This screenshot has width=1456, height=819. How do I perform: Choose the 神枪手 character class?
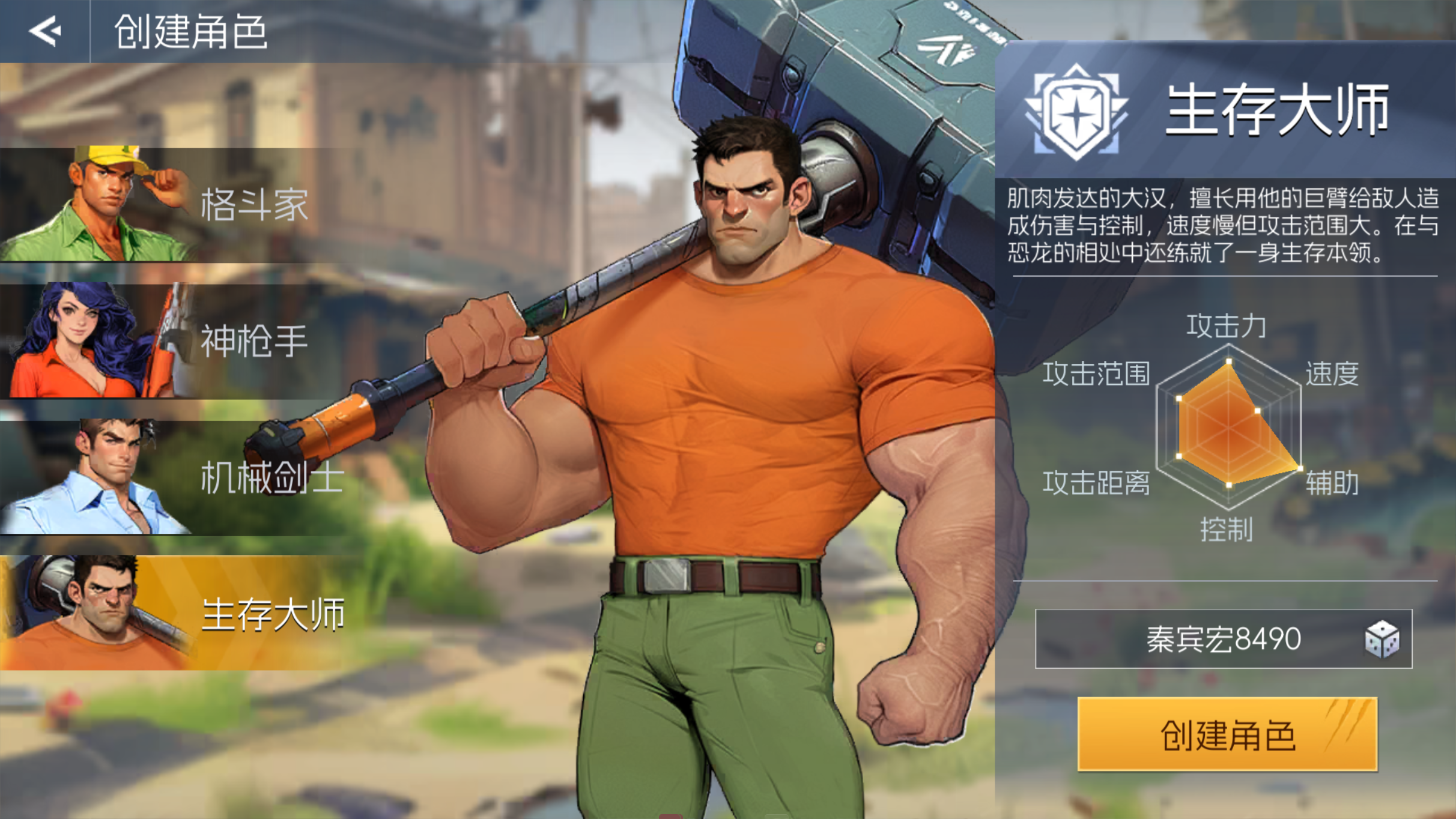coord(180,341)
